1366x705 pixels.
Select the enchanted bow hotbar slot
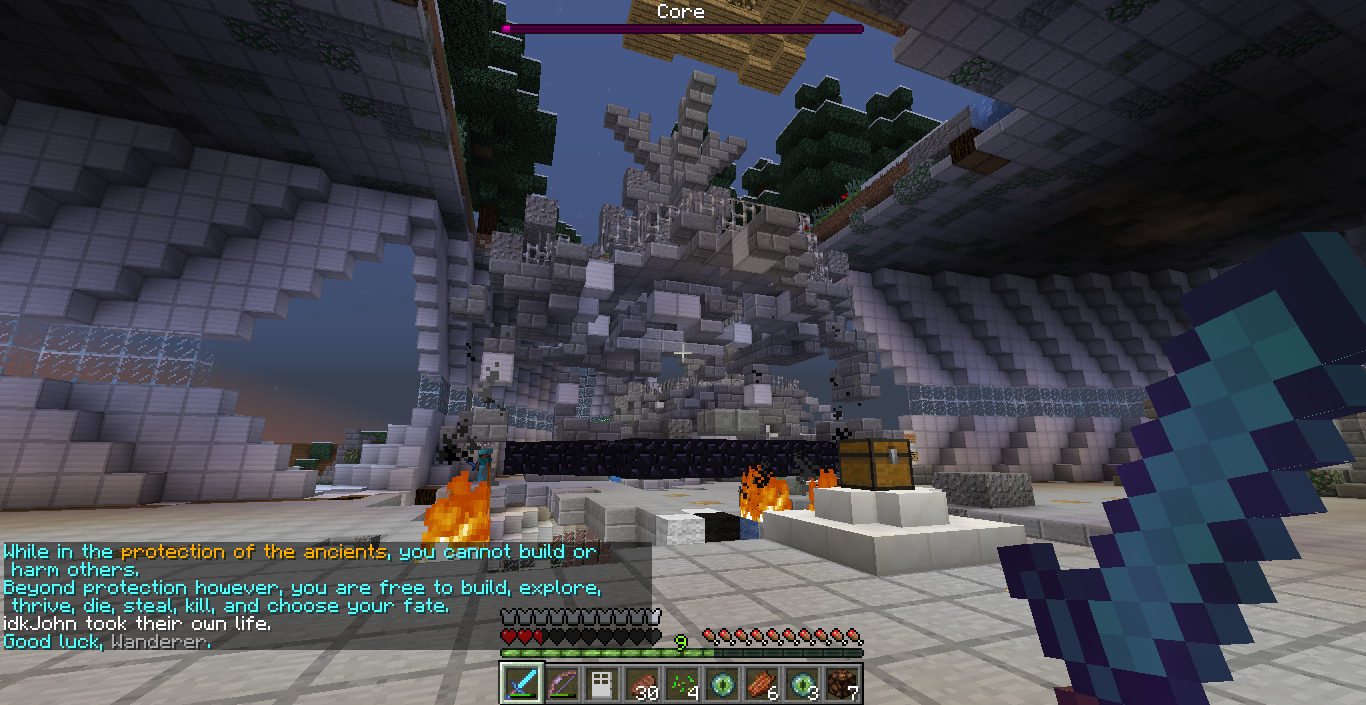561,684
